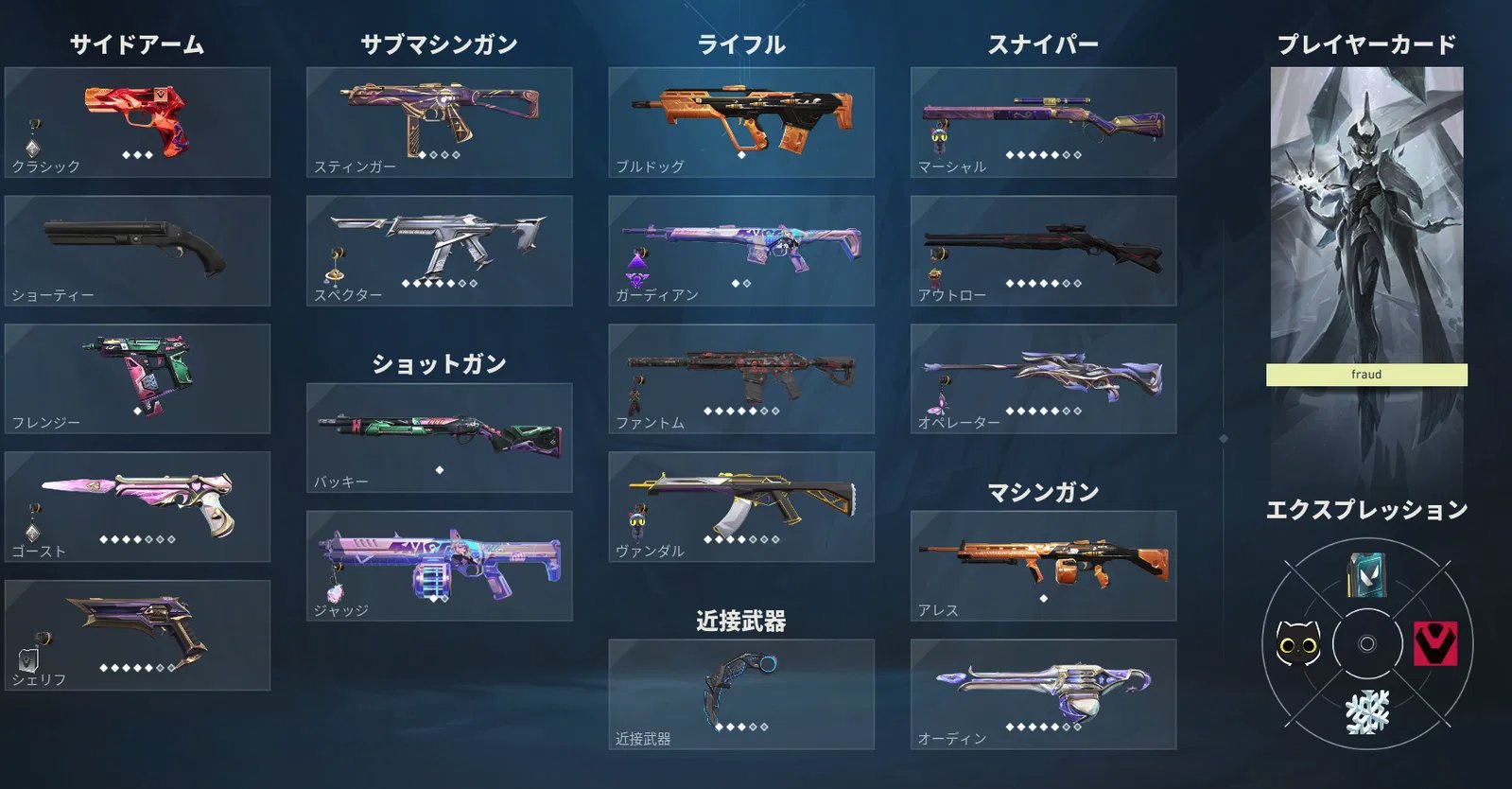Select the スティンガー submachine gun slot
1512x789 pixels.
(439, 122)
